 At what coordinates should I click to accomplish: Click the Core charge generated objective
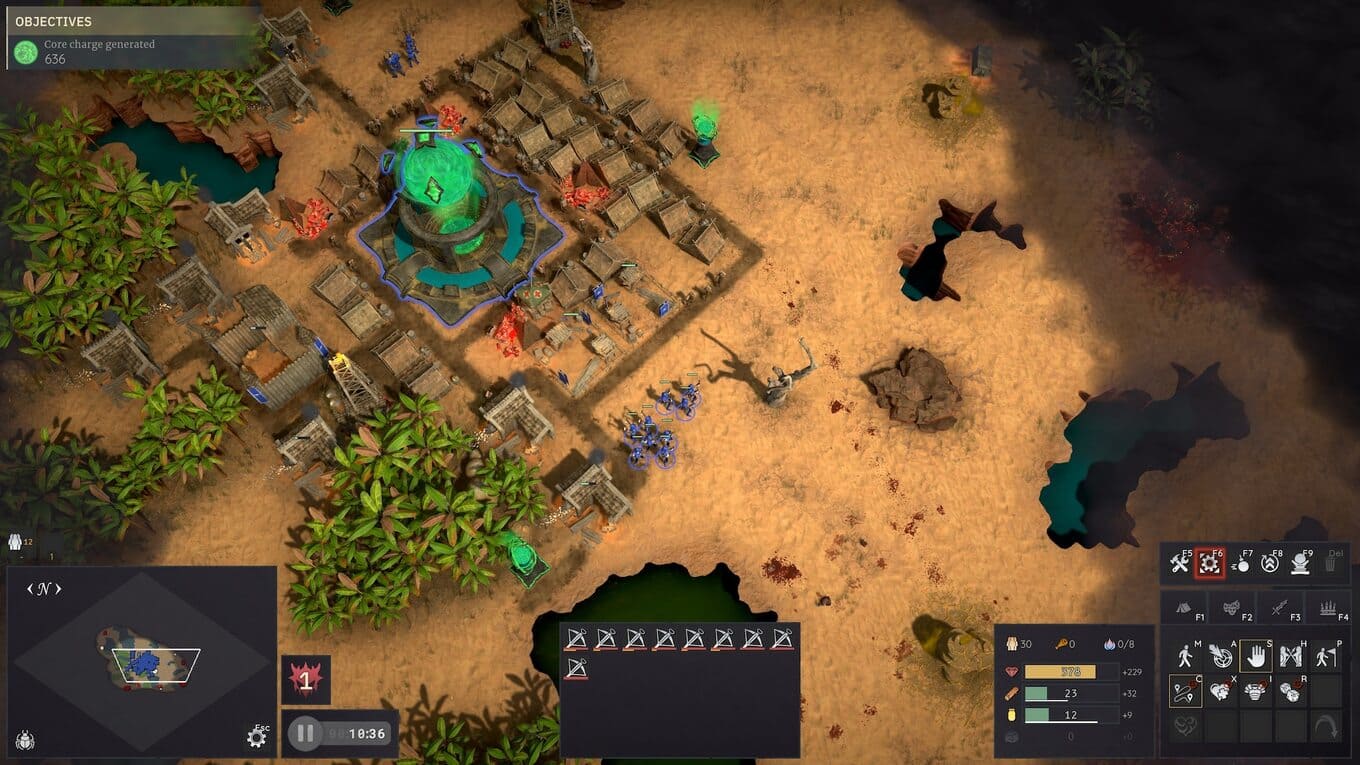click(x=100, y=52)
